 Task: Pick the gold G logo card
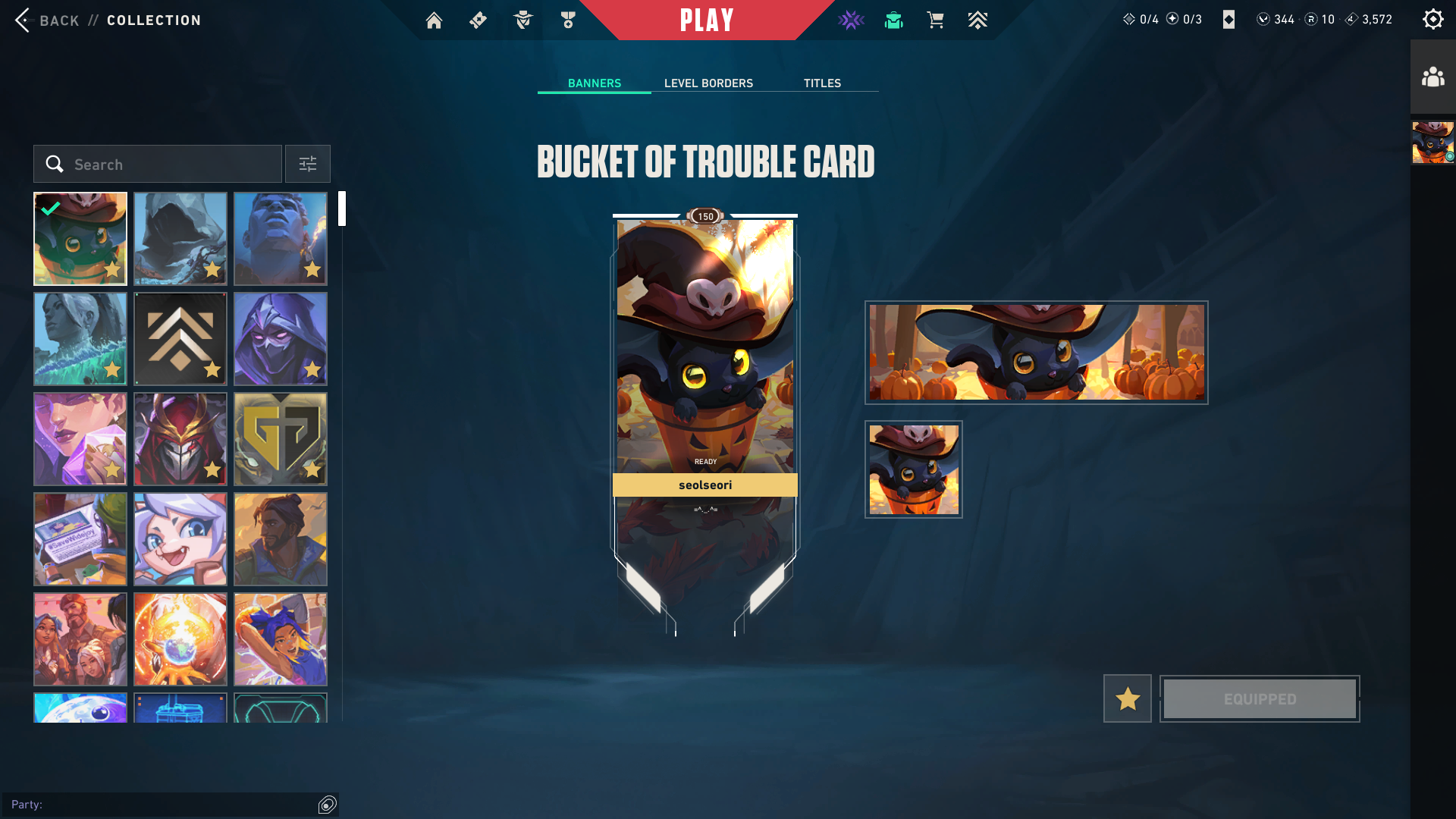click(x=281, y=439)
